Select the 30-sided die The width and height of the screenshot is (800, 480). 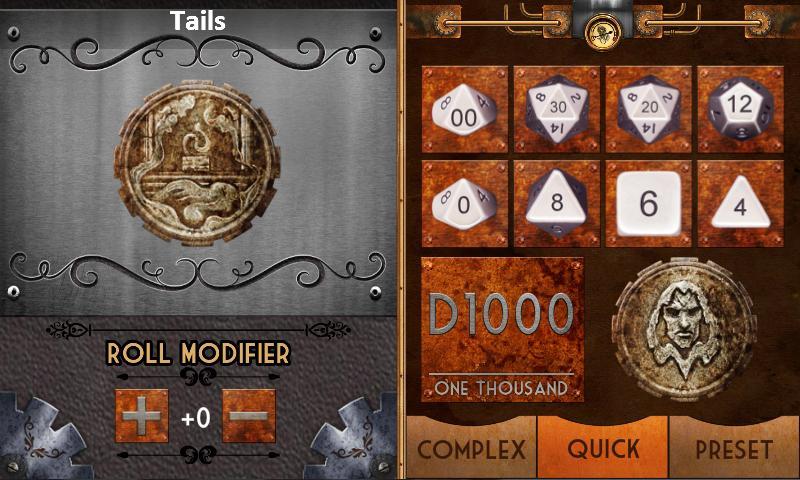(556, 111)
